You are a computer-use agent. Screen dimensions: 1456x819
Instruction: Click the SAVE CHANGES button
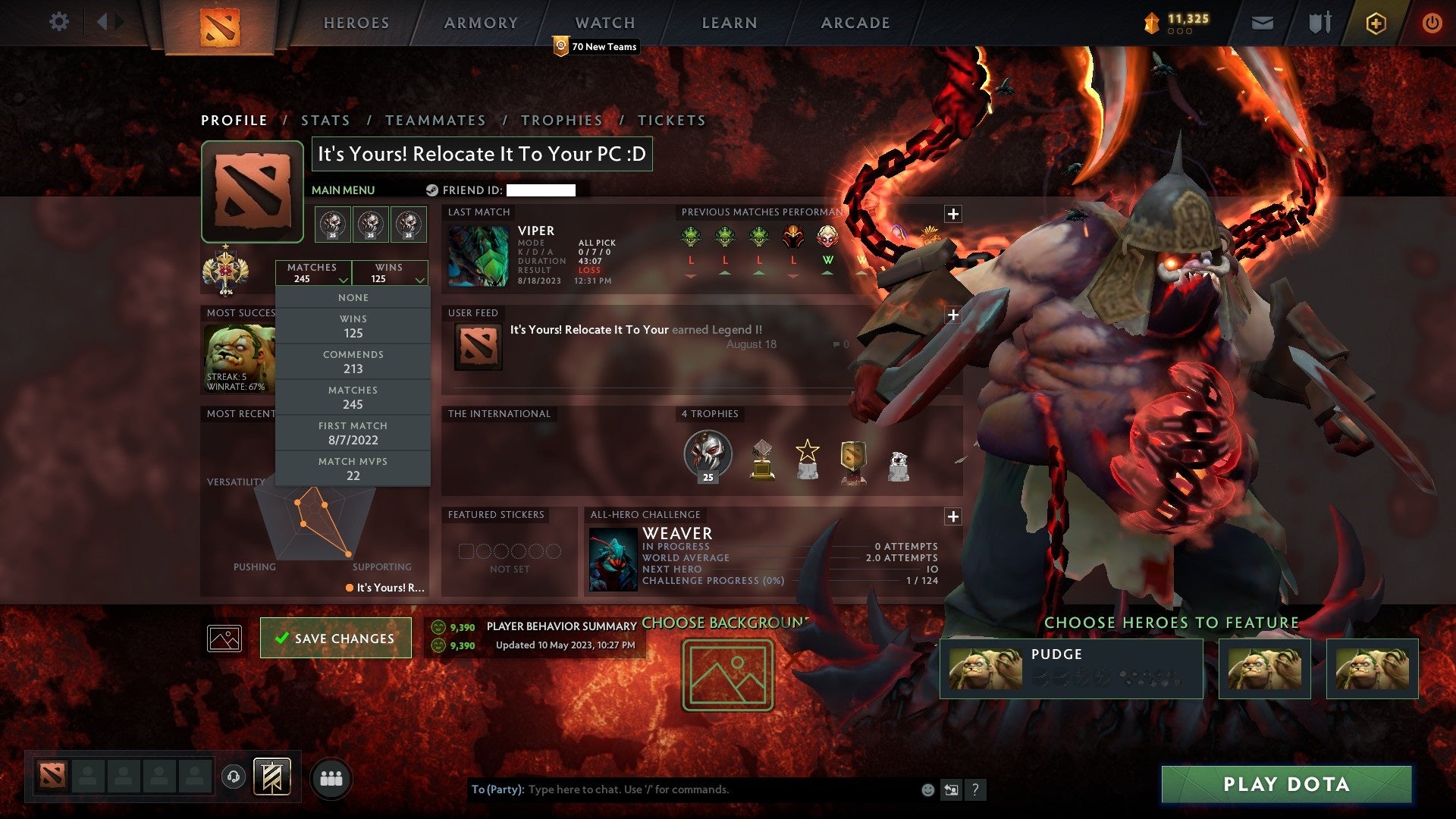335,638
